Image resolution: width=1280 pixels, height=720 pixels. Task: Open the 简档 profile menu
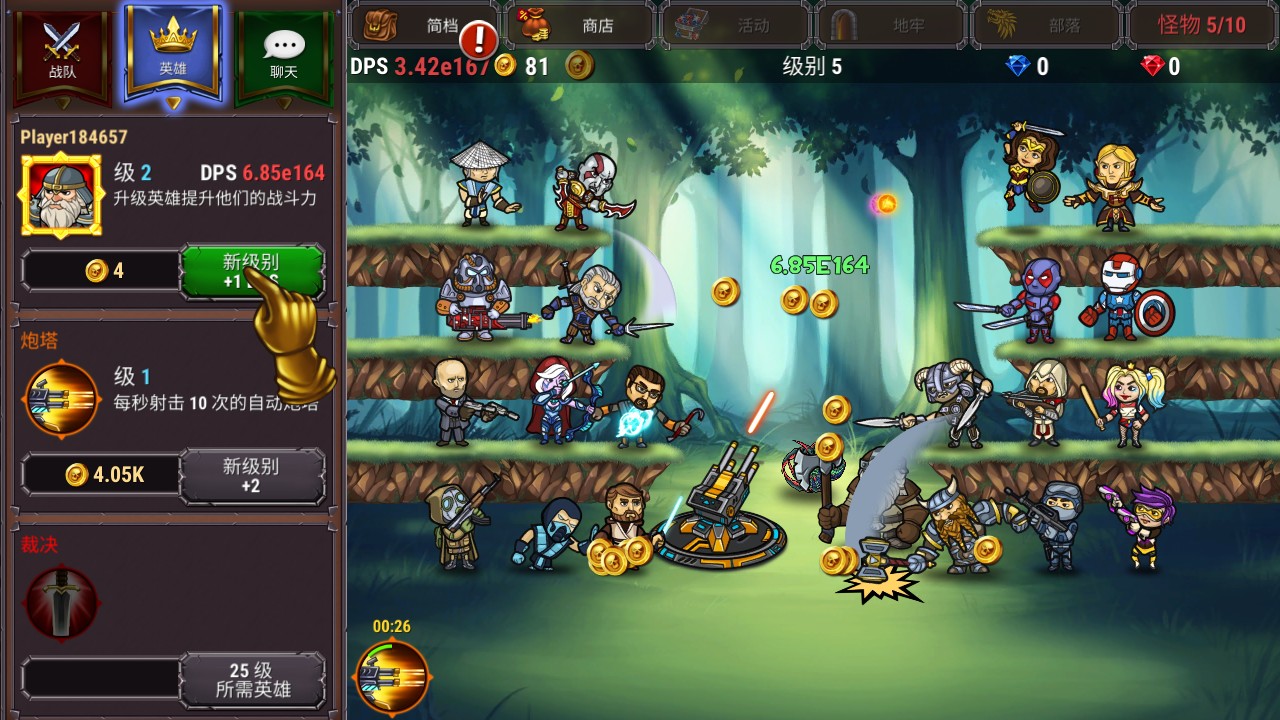pos(425,25)
